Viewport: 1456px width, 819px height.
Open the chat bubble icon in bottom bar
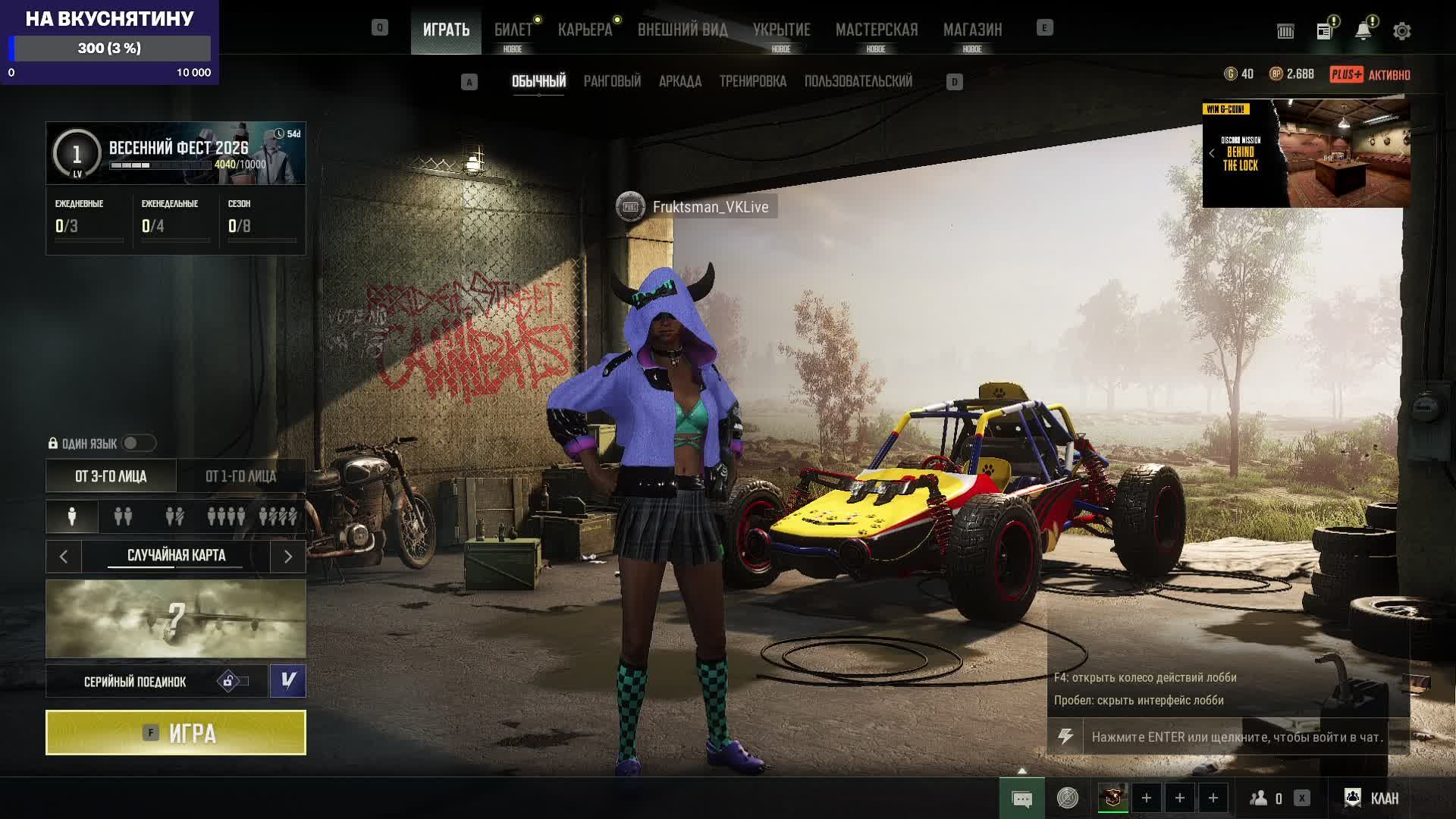(x=1021, y=799)
